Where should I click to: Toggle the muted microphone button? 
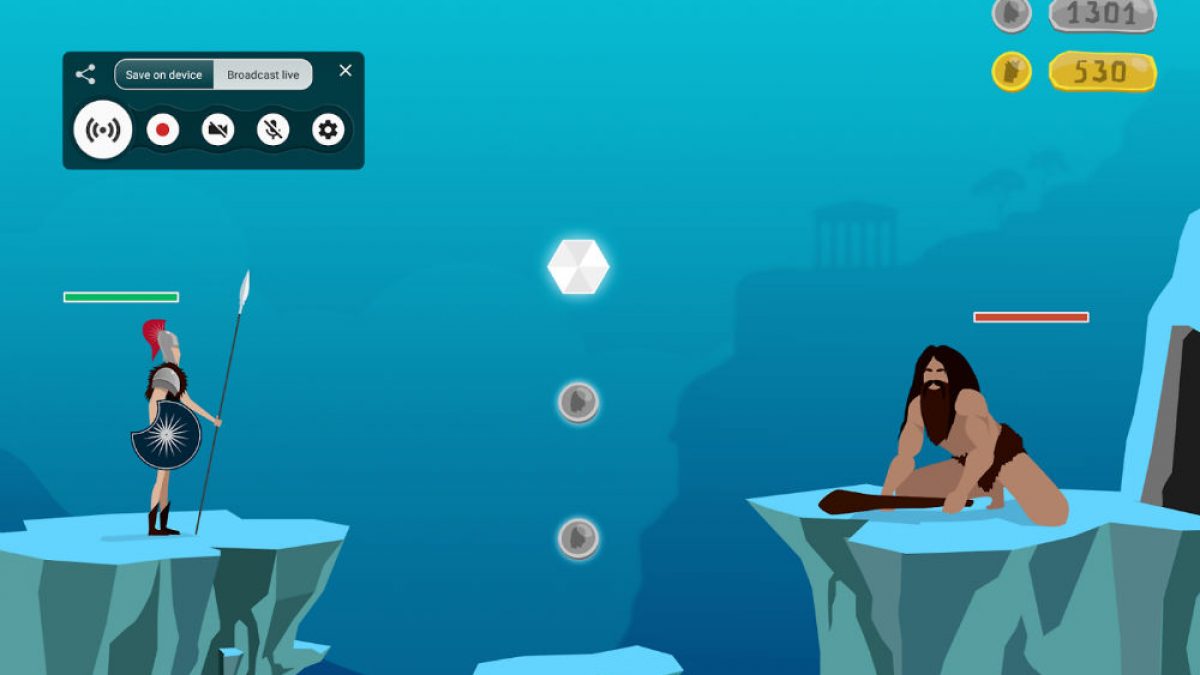[x=273, y=130]
